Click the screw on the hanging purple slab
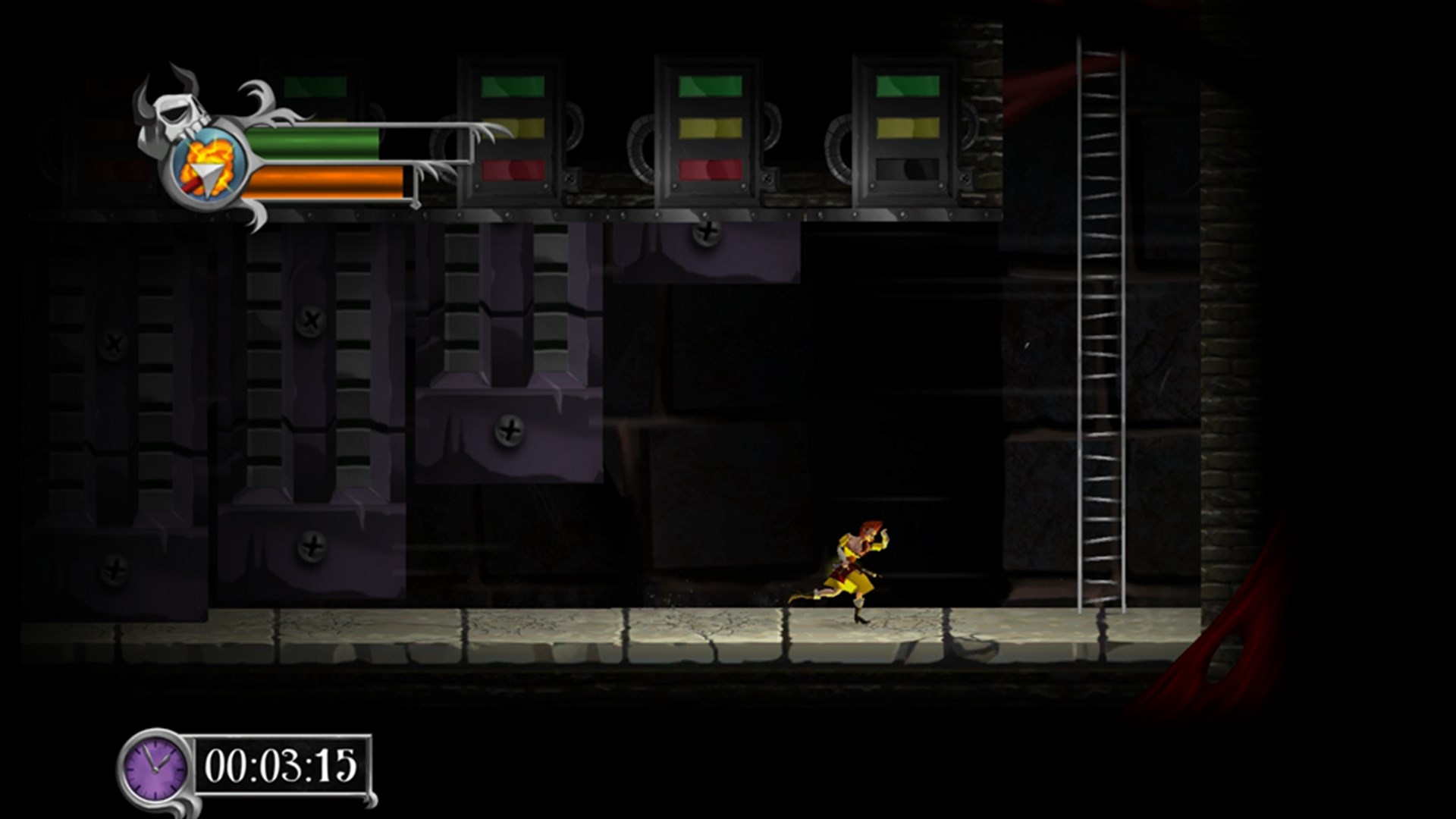Viewport: 1456px width, 819px height. coord(510,432)
